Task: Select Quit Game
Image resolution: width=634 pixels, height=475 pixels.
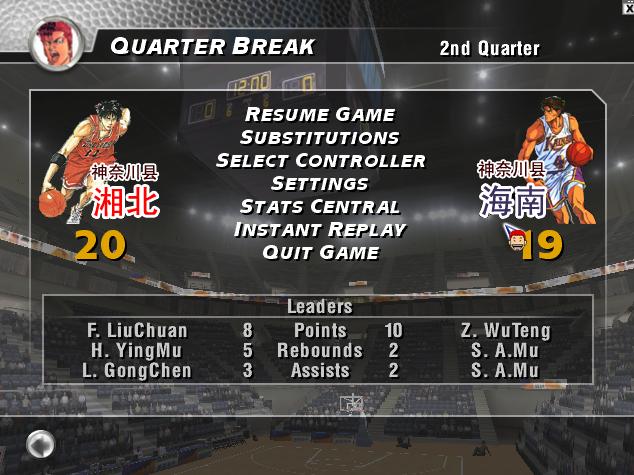Action: pos(320,253)
